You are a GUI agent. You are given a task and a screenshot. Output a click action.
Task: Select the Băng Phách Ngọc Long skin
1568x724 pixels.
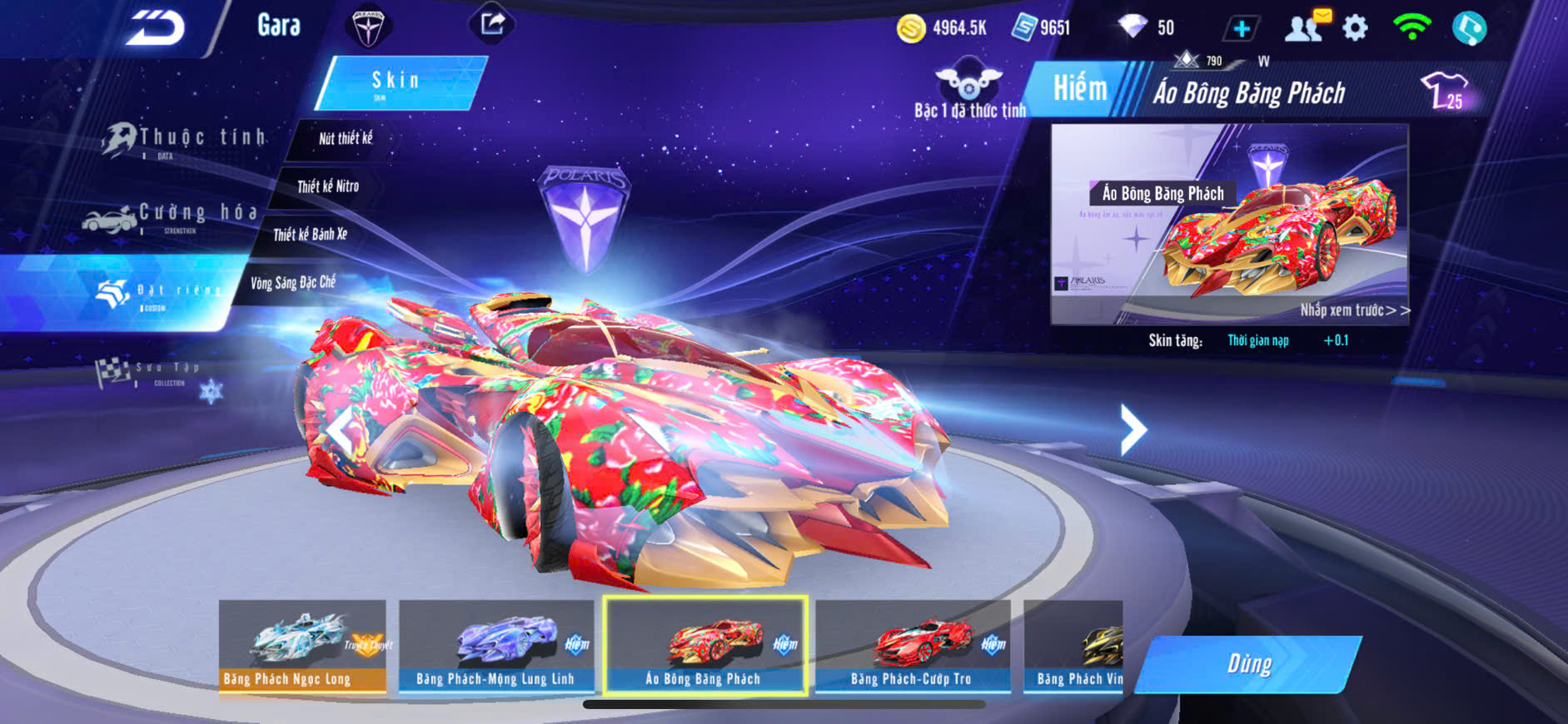coord(302,647)
